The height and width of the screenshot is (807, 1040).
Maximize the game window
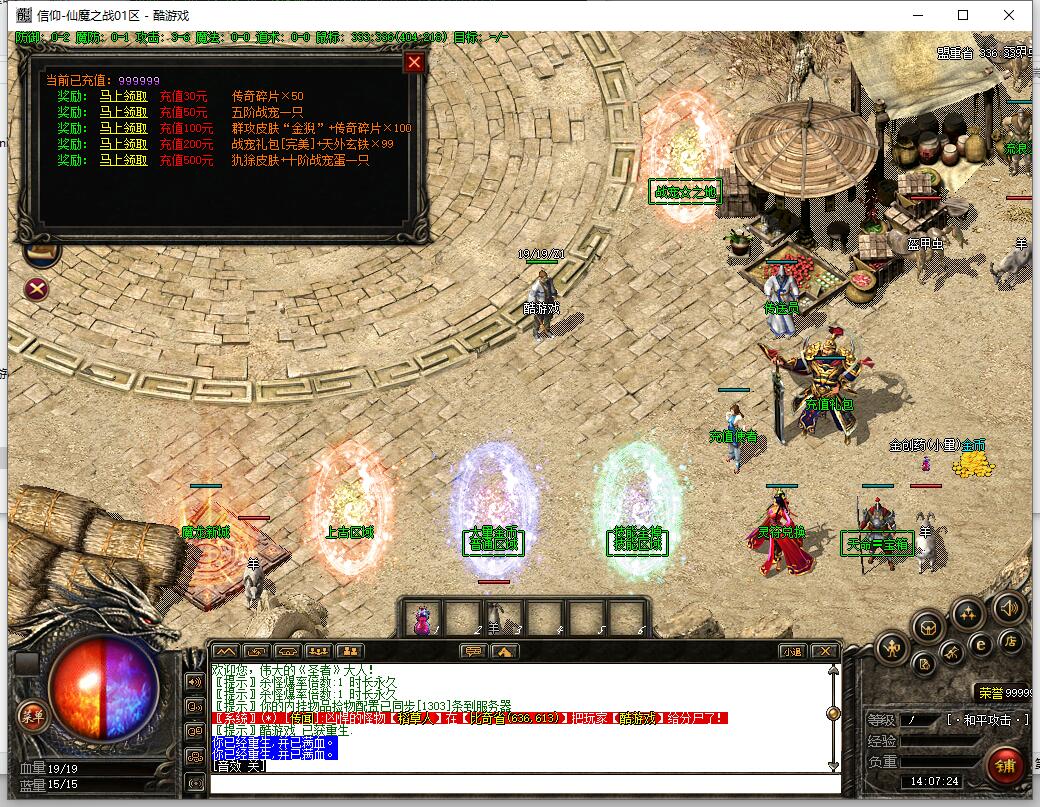tap(963, 15)
